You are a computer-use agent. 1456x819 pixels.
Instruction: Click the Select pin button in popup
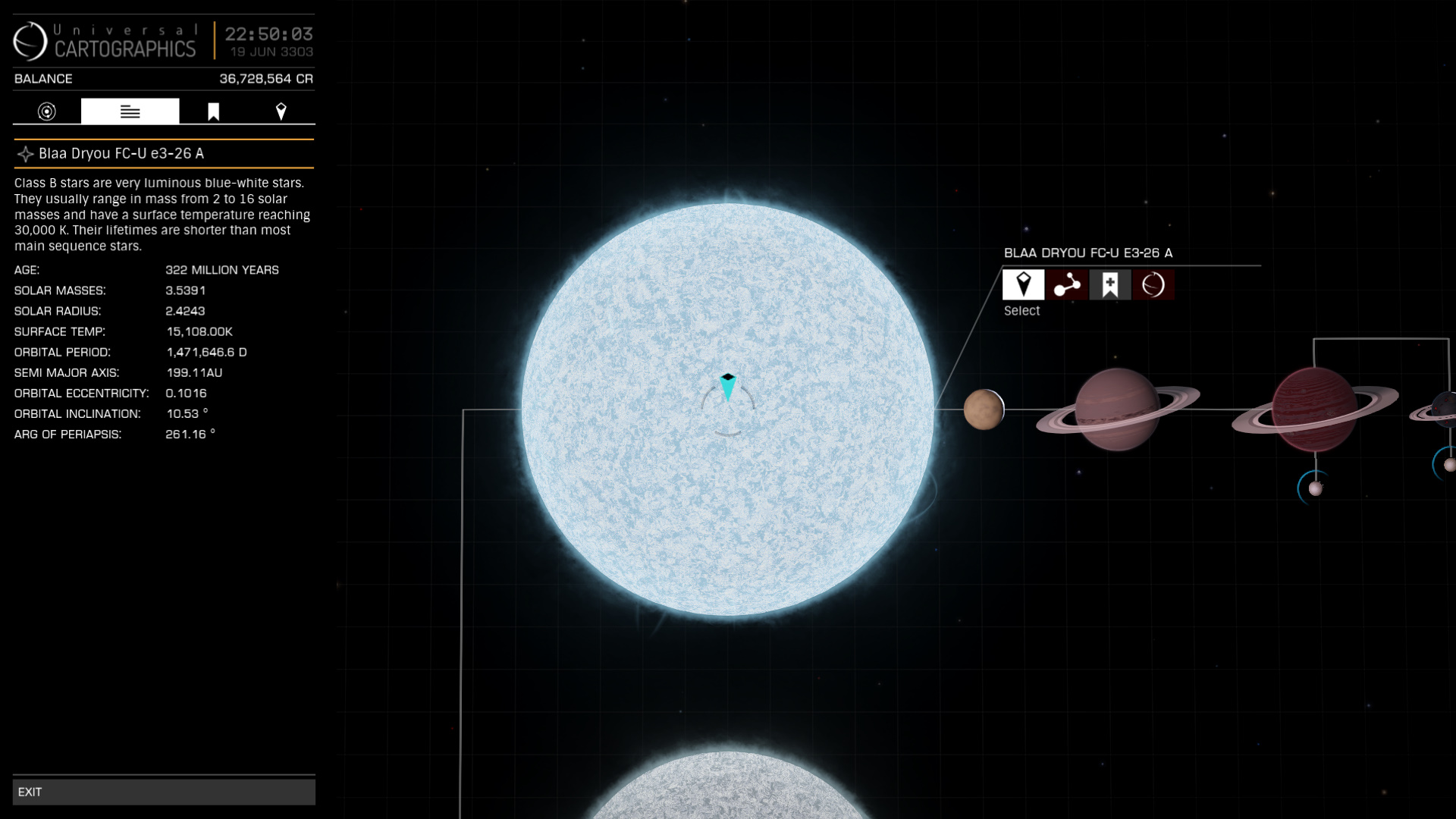click(1023, 284)
